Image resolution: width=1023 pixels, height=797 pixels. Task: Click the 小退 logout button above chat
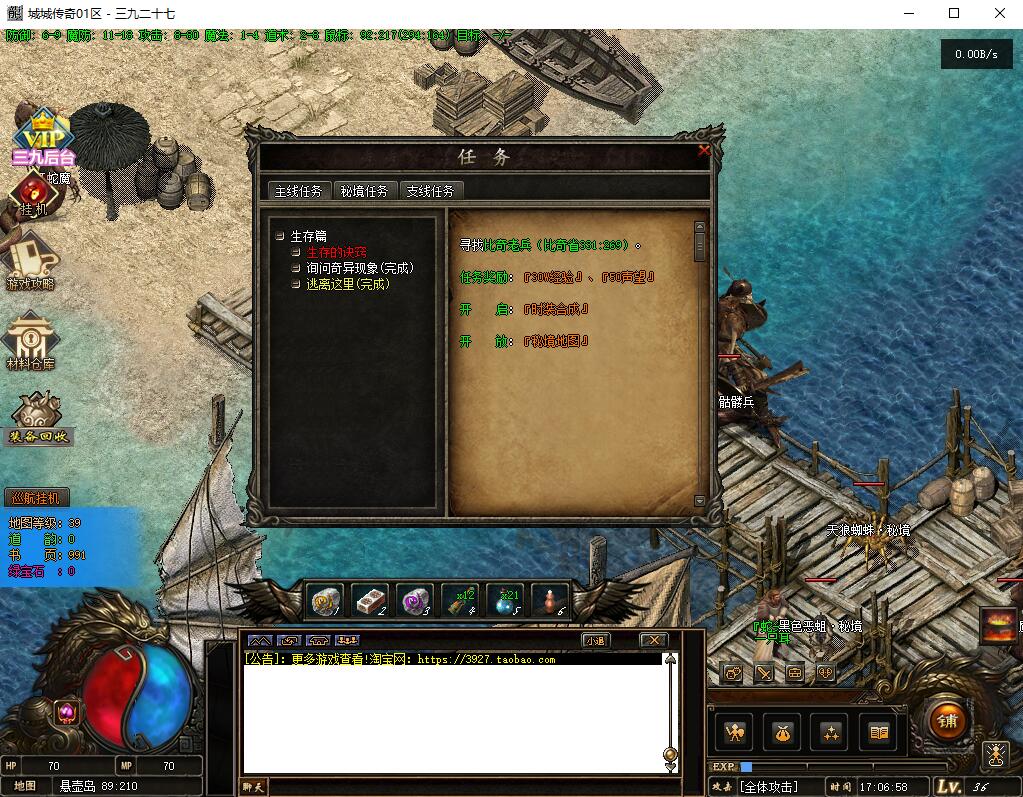point(595,640)
